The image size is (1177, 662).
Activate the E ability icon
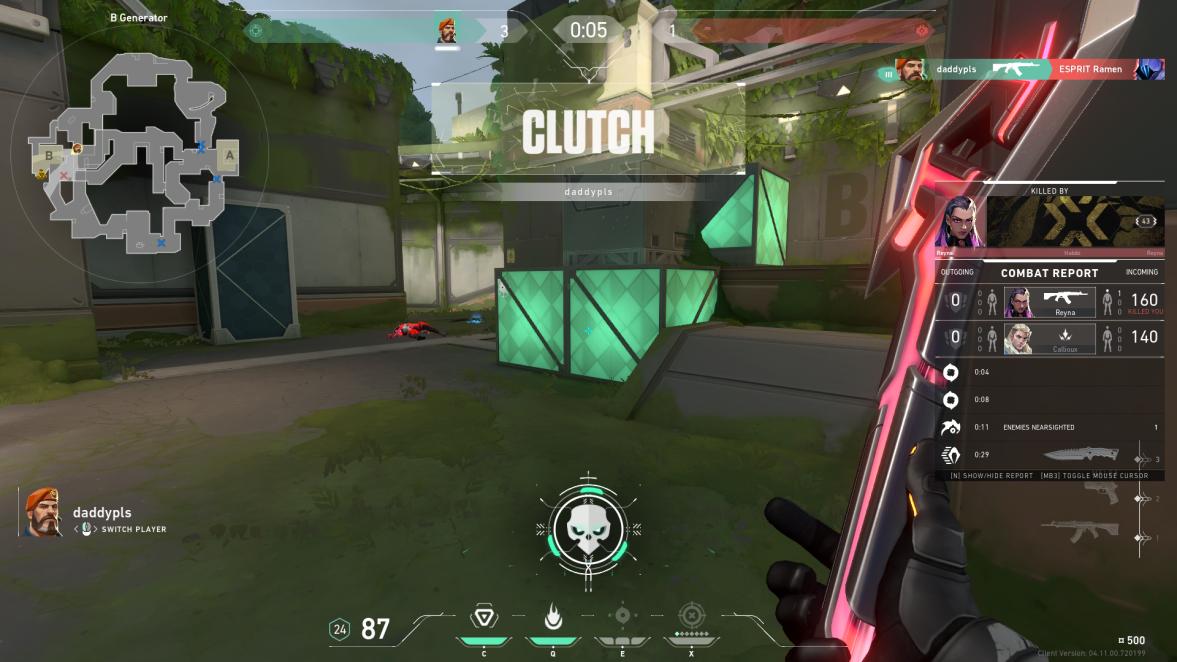coord(622,616)
